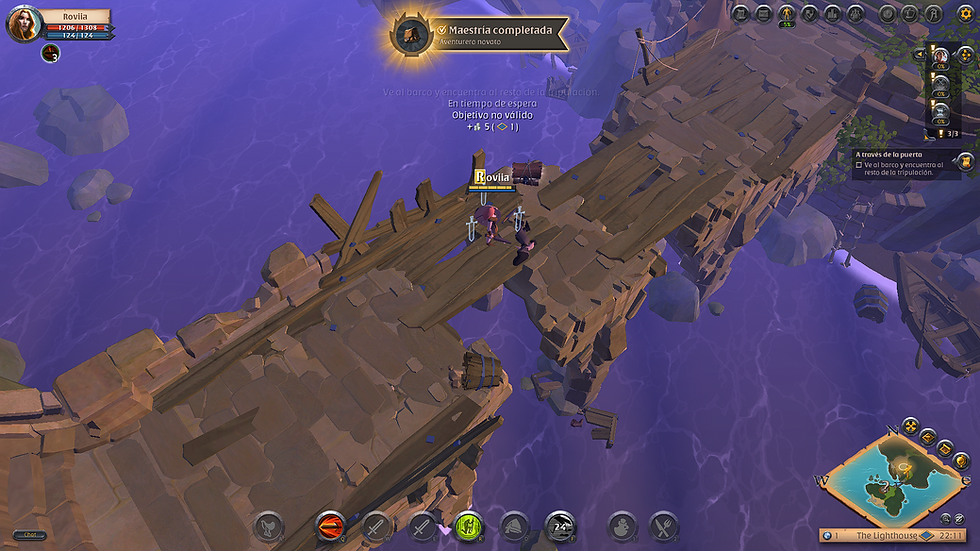
Task: Select the food slot with fork and knife
Action: click(x=663, y=525)
